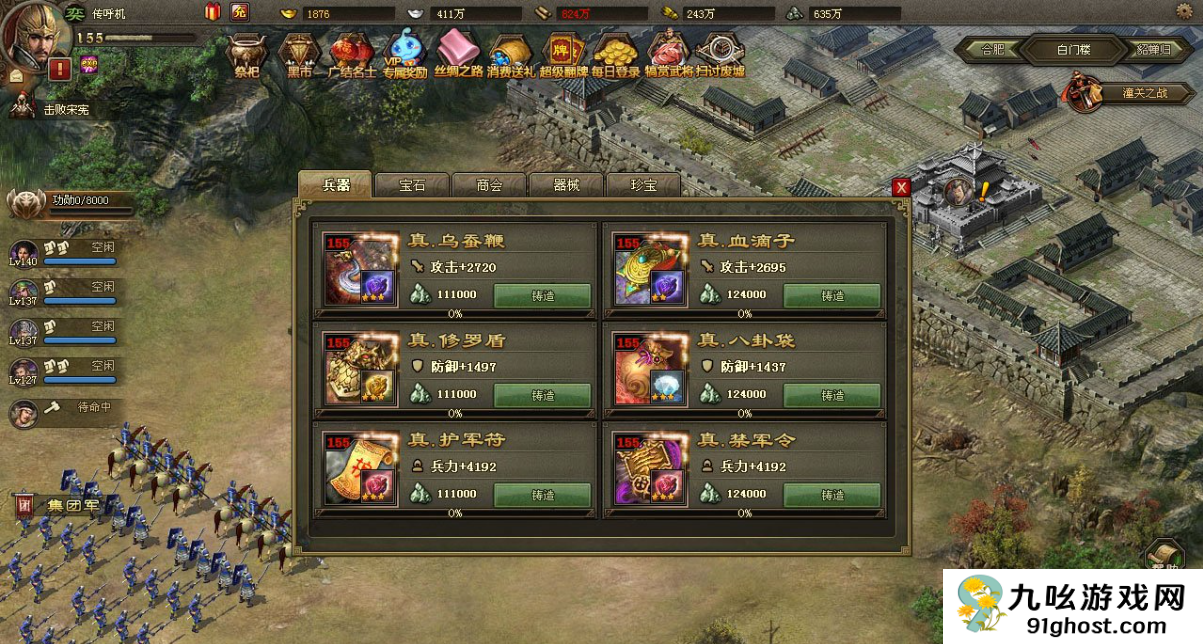Open the settings gear icon
The image size is (1203, 644).
1184,12
